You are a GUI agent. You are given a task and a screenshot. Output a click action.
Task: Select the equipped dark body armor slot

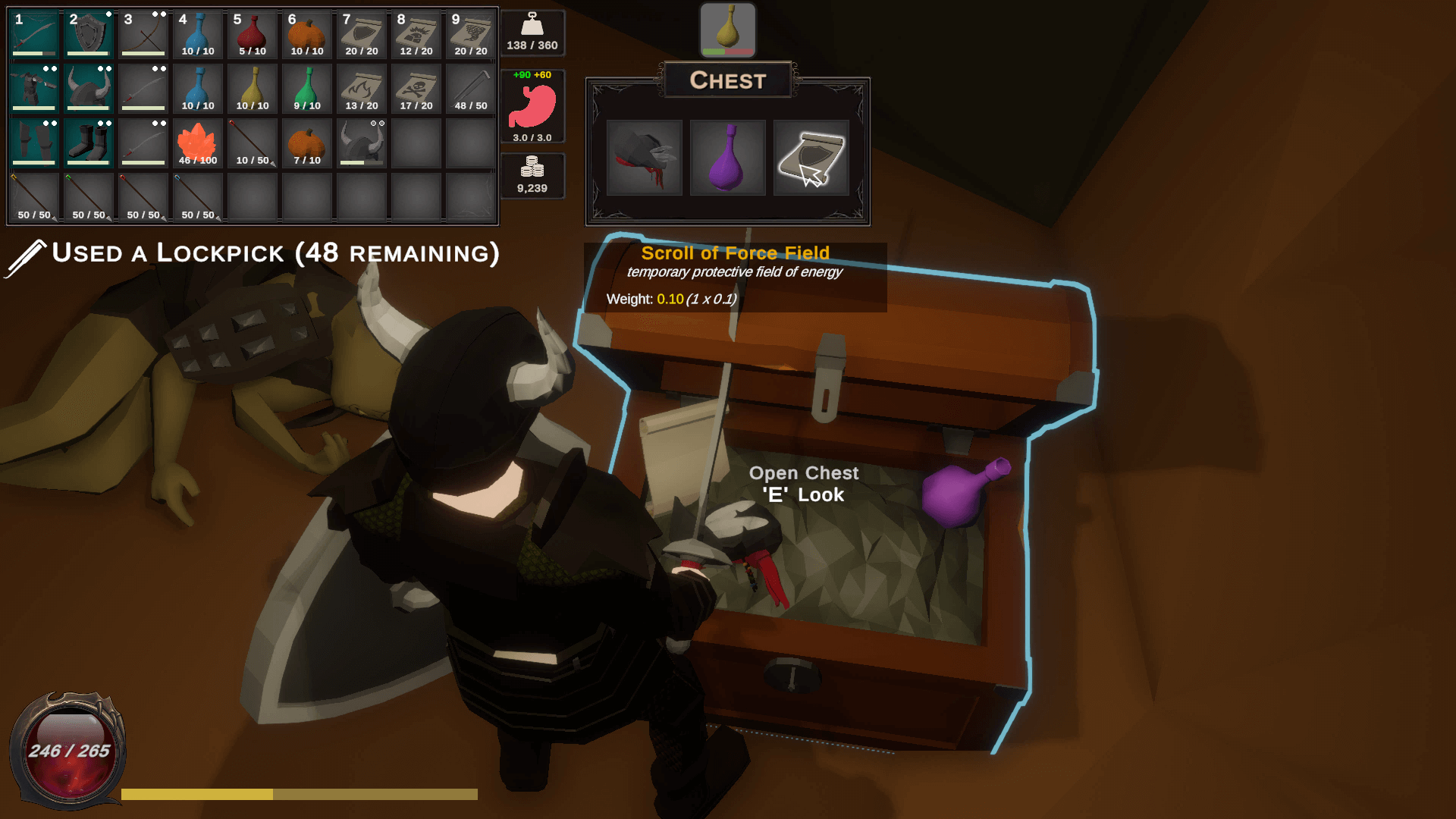(x=34, y=89)
